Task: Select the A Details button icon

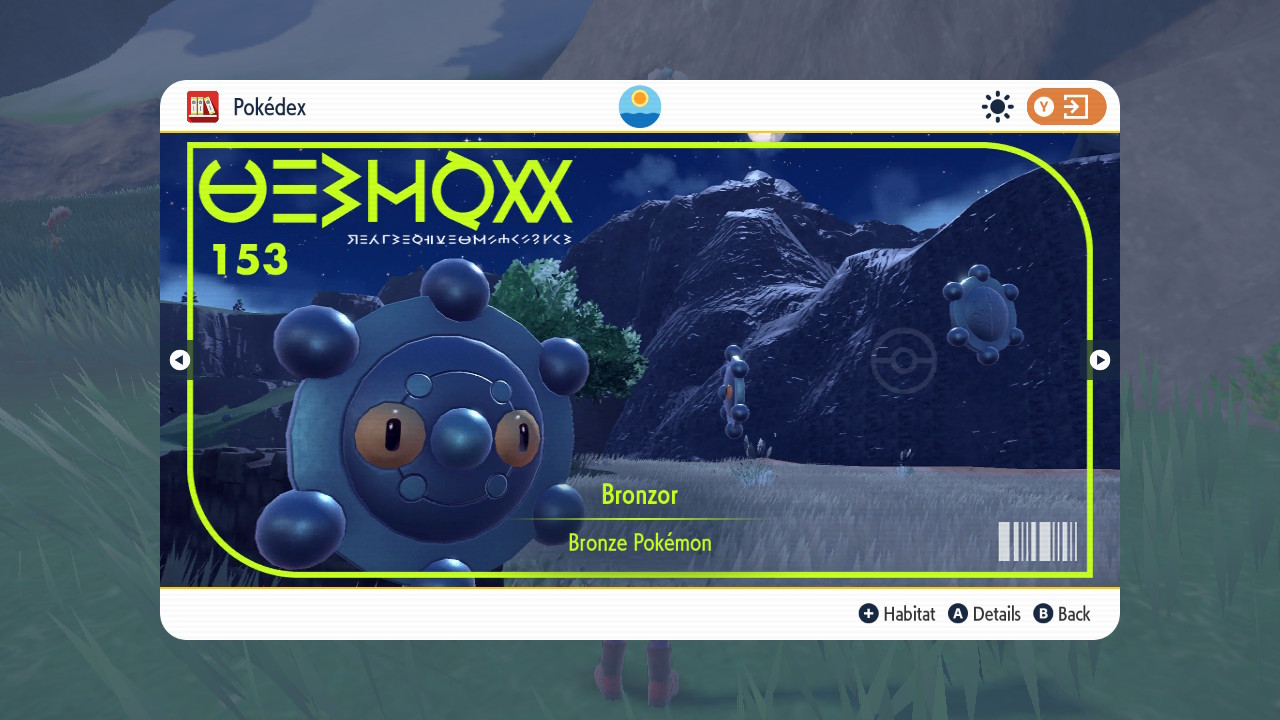Action: pos(959,614)
